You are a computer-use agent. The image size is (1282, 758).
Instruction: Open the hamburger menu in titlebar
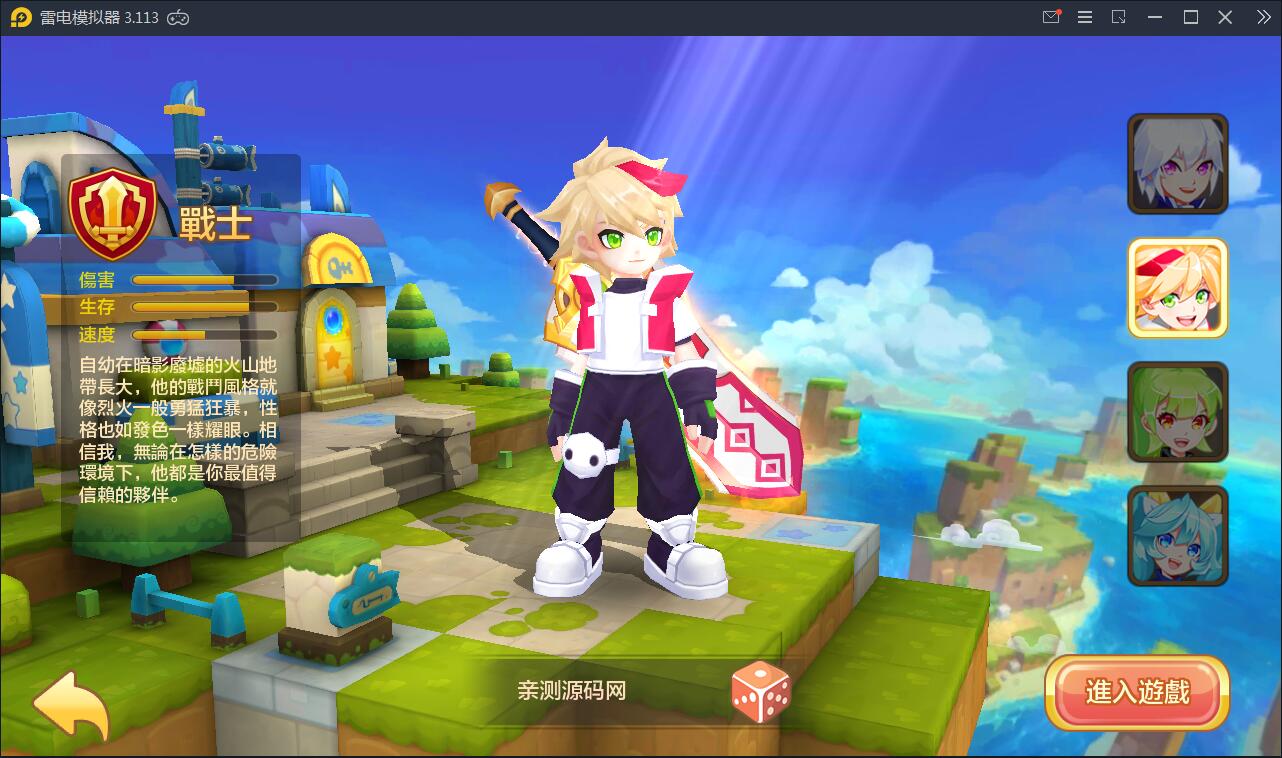coord(1085,17)
